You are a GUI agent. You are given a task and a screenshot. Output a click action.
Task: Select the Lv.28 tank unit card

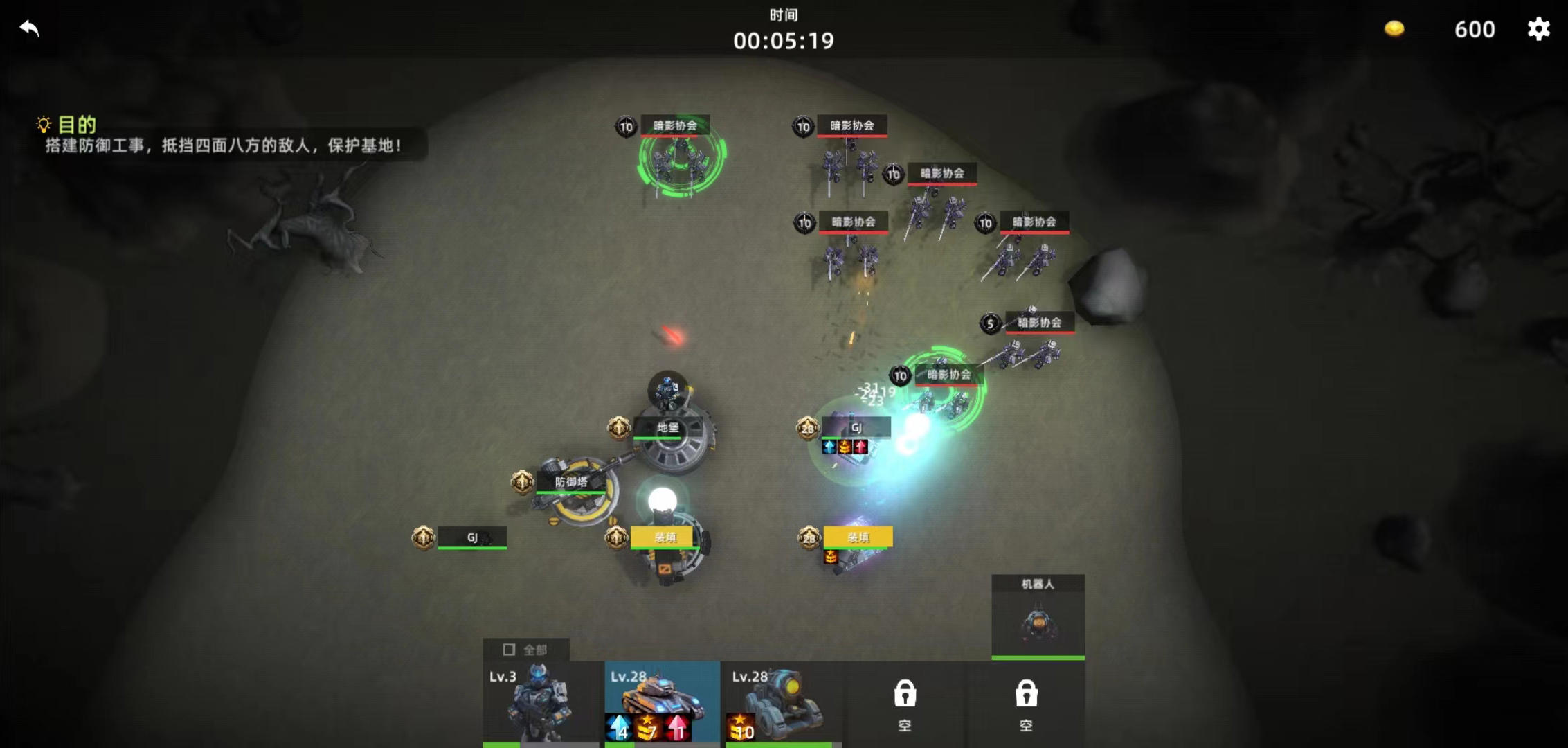(662, 703)
